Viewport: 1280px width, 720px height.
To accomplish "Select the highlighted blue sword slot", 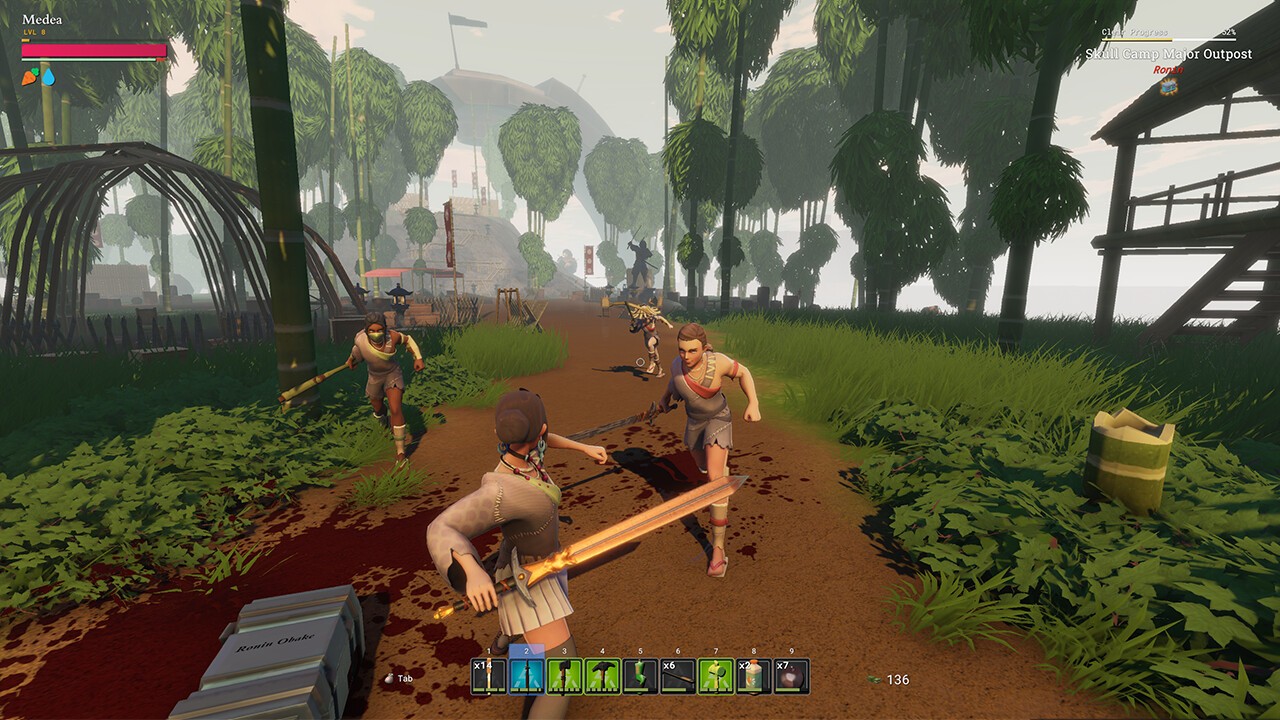I will pos(527,677).
